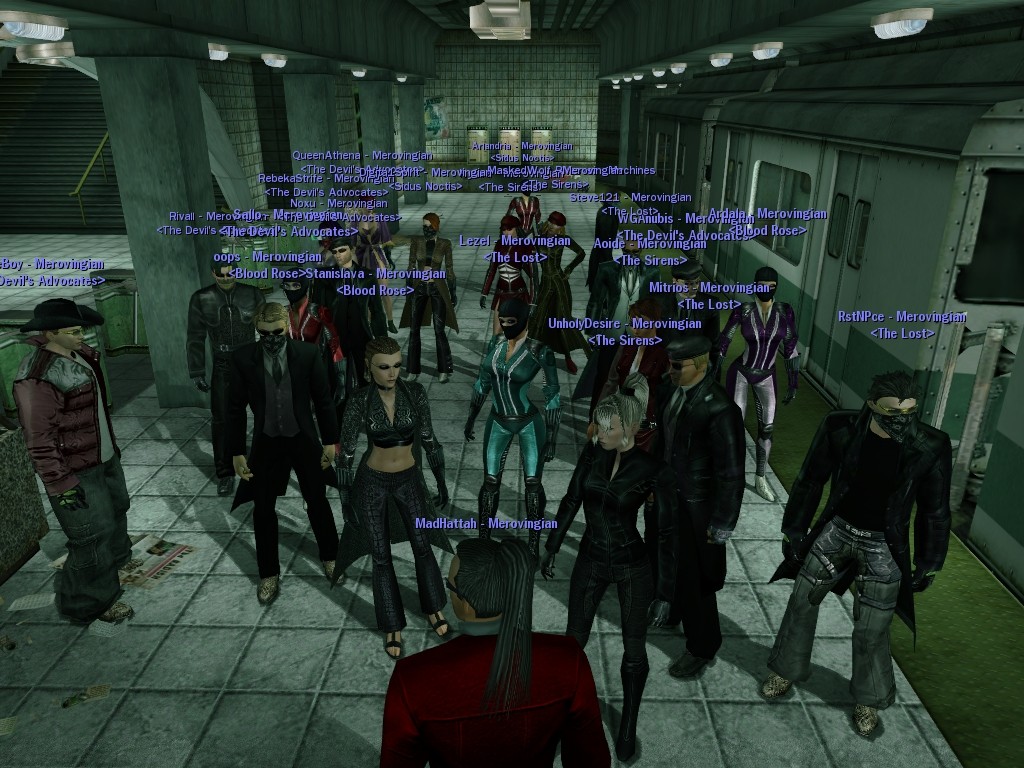The width and height of the screenshot is (1024, 768).
Task: Click the Ardala name tag
Action: point(767,214)
